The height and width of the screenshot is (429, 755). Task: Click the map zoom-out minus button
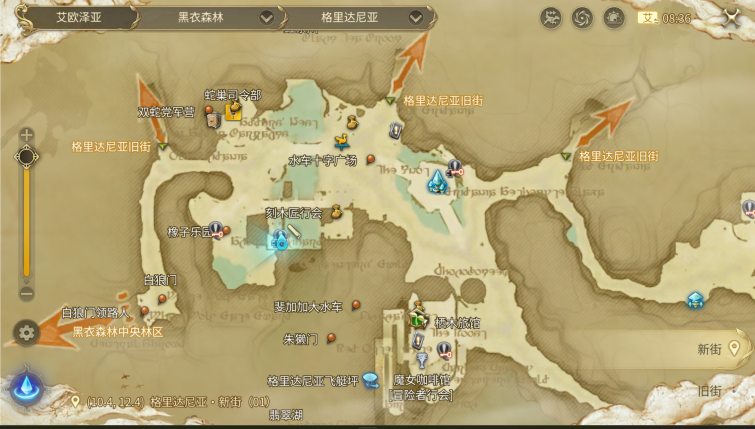(27, 293)
